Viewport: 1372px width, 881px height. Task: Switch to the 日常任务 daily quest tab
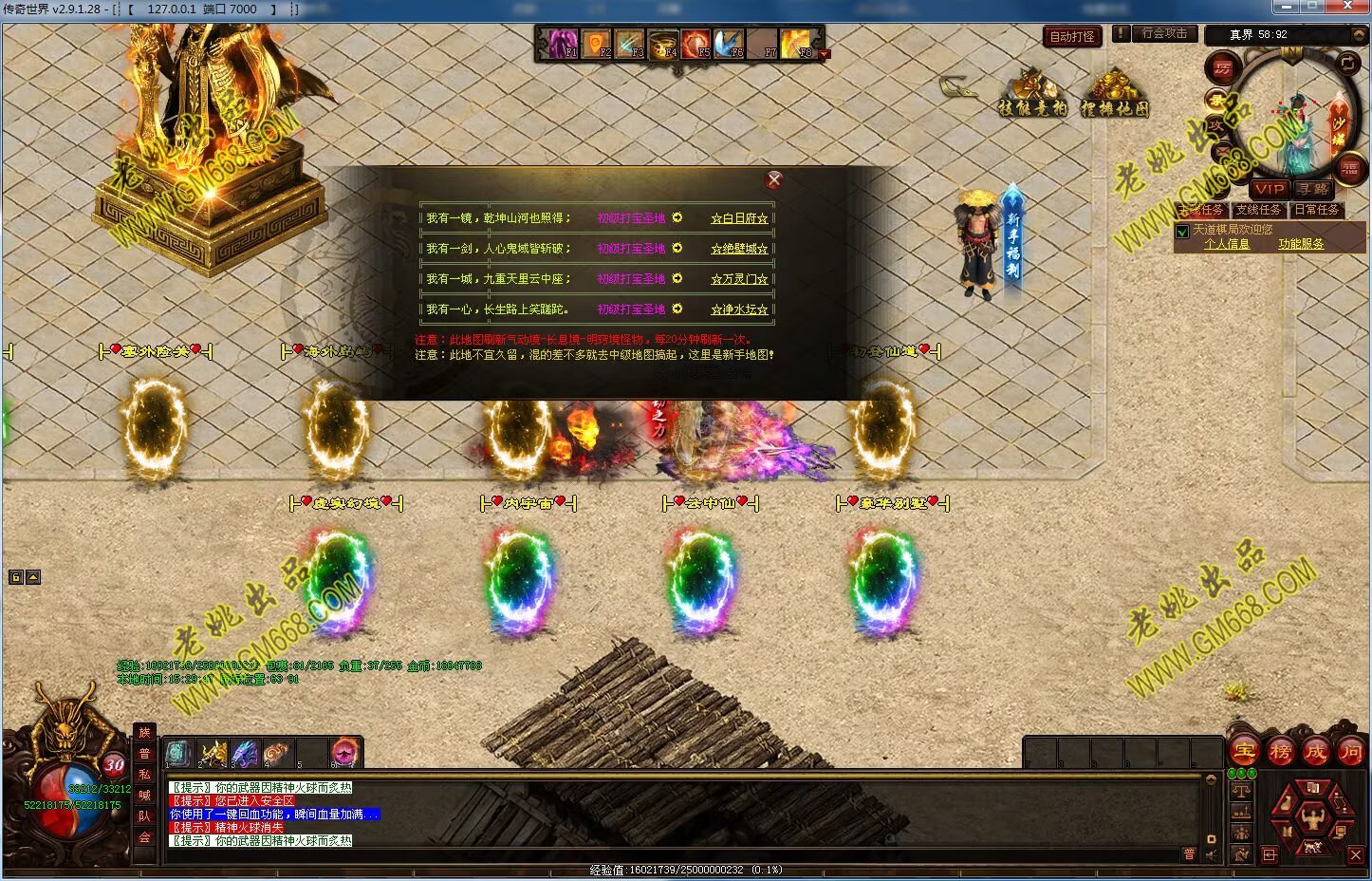point(1316,210)
